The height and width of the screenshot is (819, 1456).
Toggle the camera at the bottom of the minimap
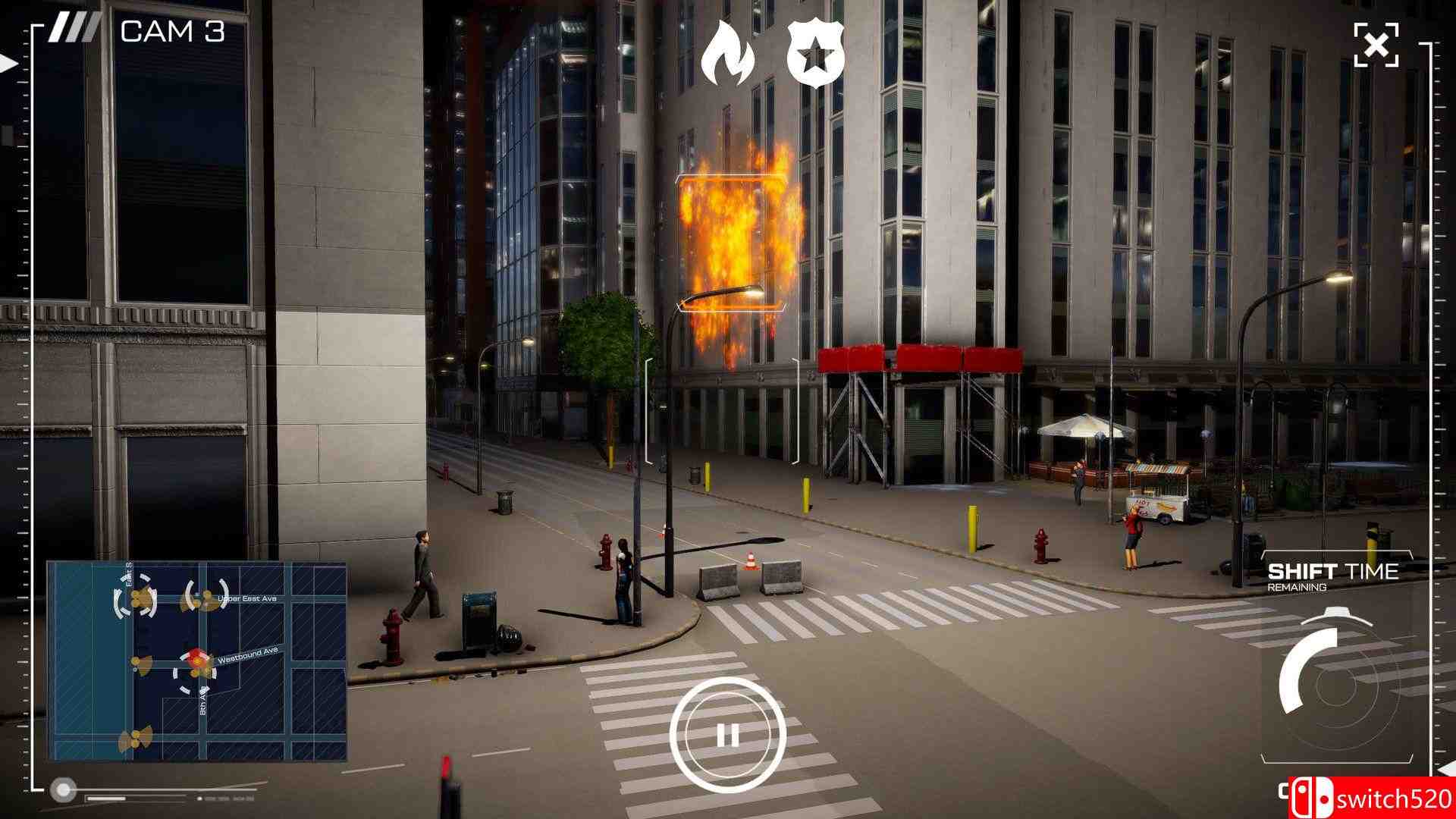tap(137, 739)
